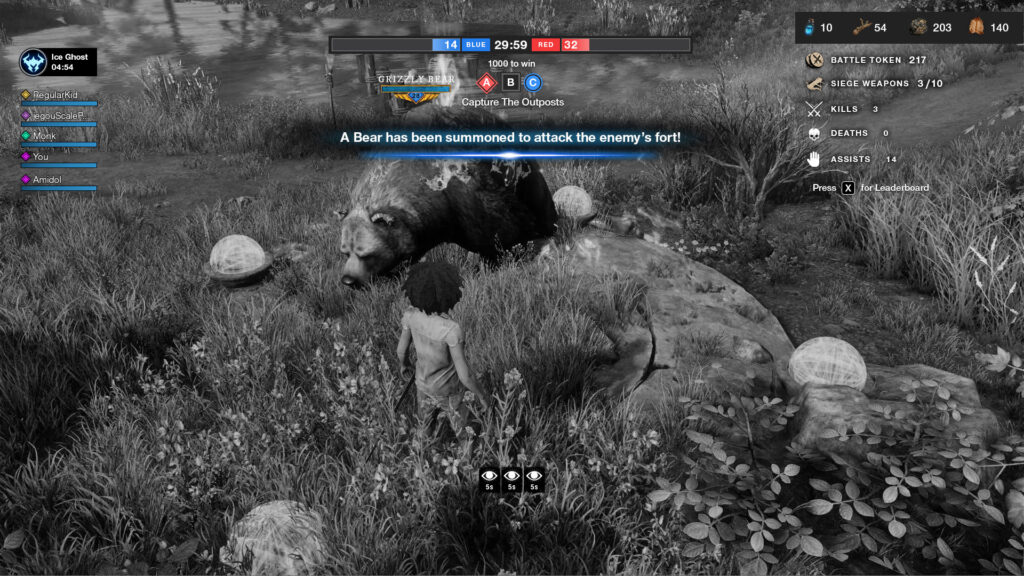The image size is (1024, 576).
Task: Click outpost A marker
Action: click(x=487, y=82)
